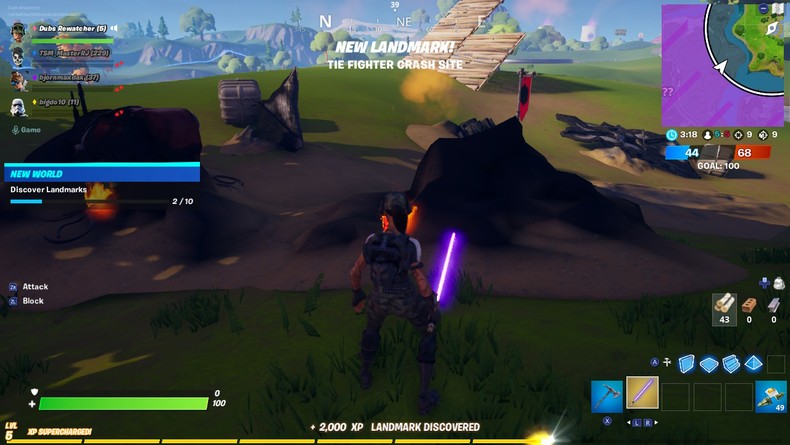The height and width of the screenshot is (445, 790).
Task: Toggle the Game voice channel microphone
Action: coord(16,129)
